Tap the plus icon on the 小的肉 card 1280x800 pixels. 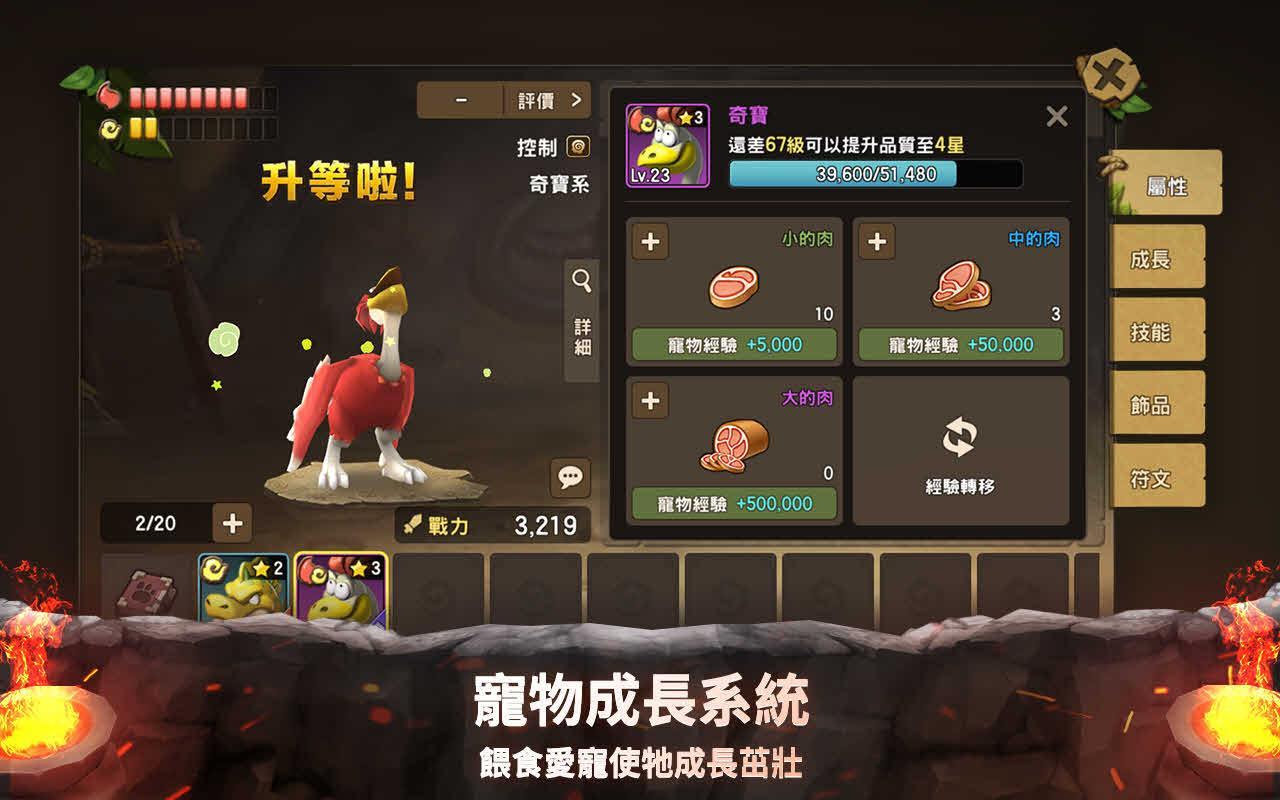click(x=650, y=241)
